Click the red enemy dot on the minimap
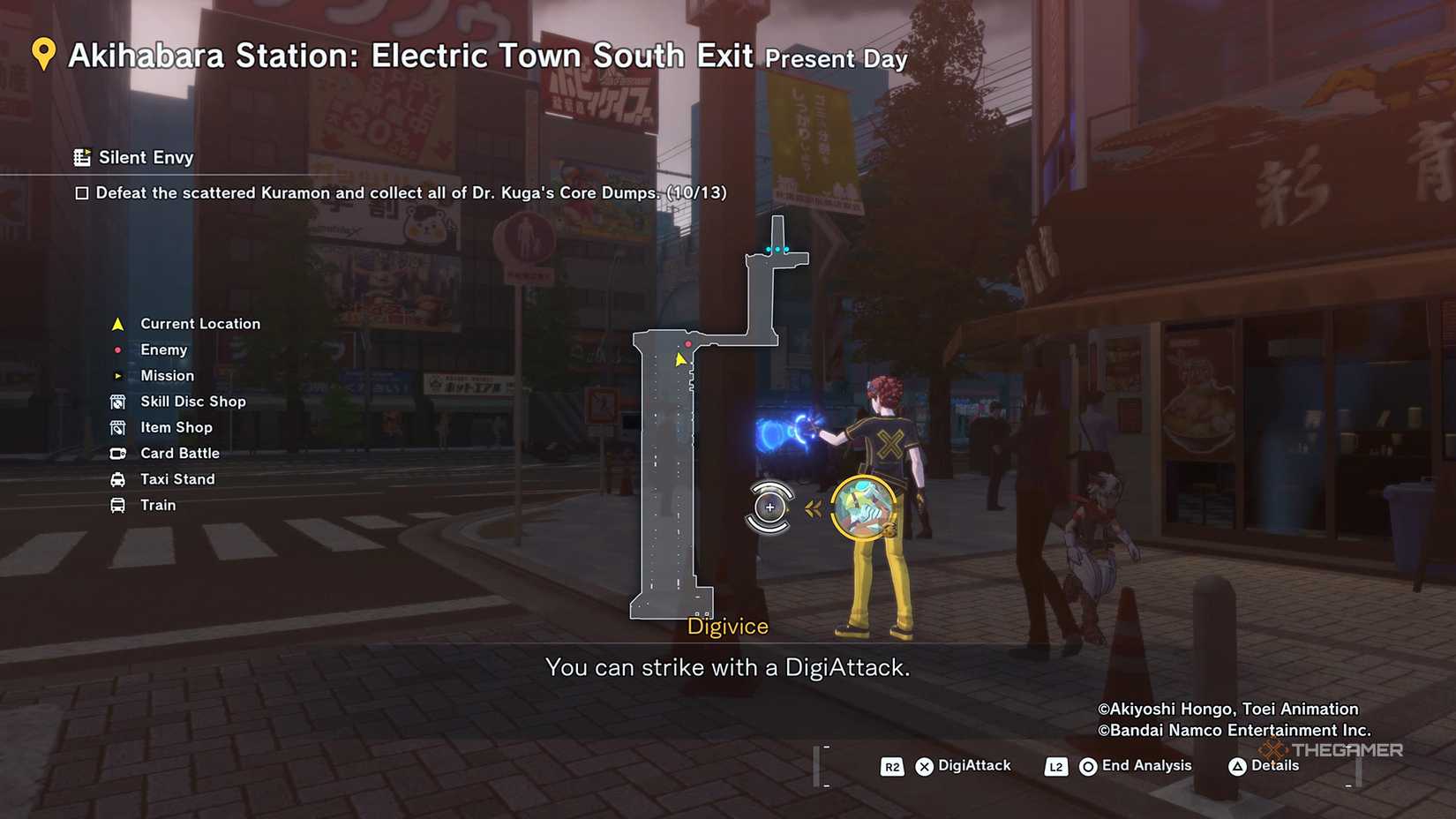Screen dimensions: 1456x819 (x=688, y=342)
